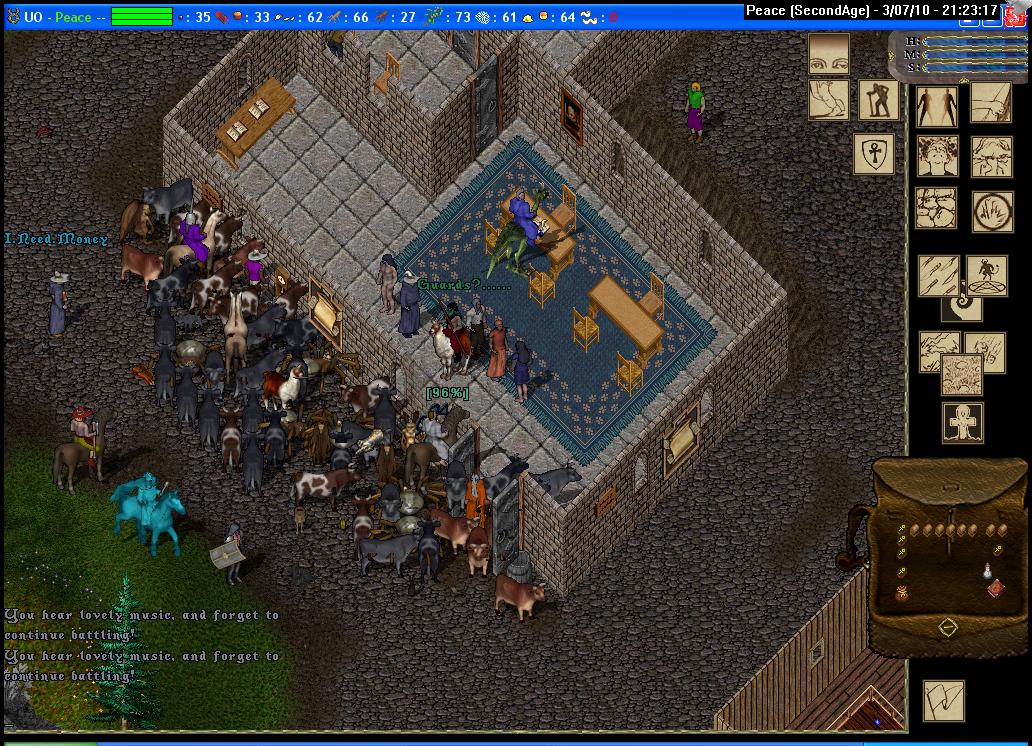Screen dimensions: 1032x746
Task: Click the health bar status gump
Action: coord(960,54)
